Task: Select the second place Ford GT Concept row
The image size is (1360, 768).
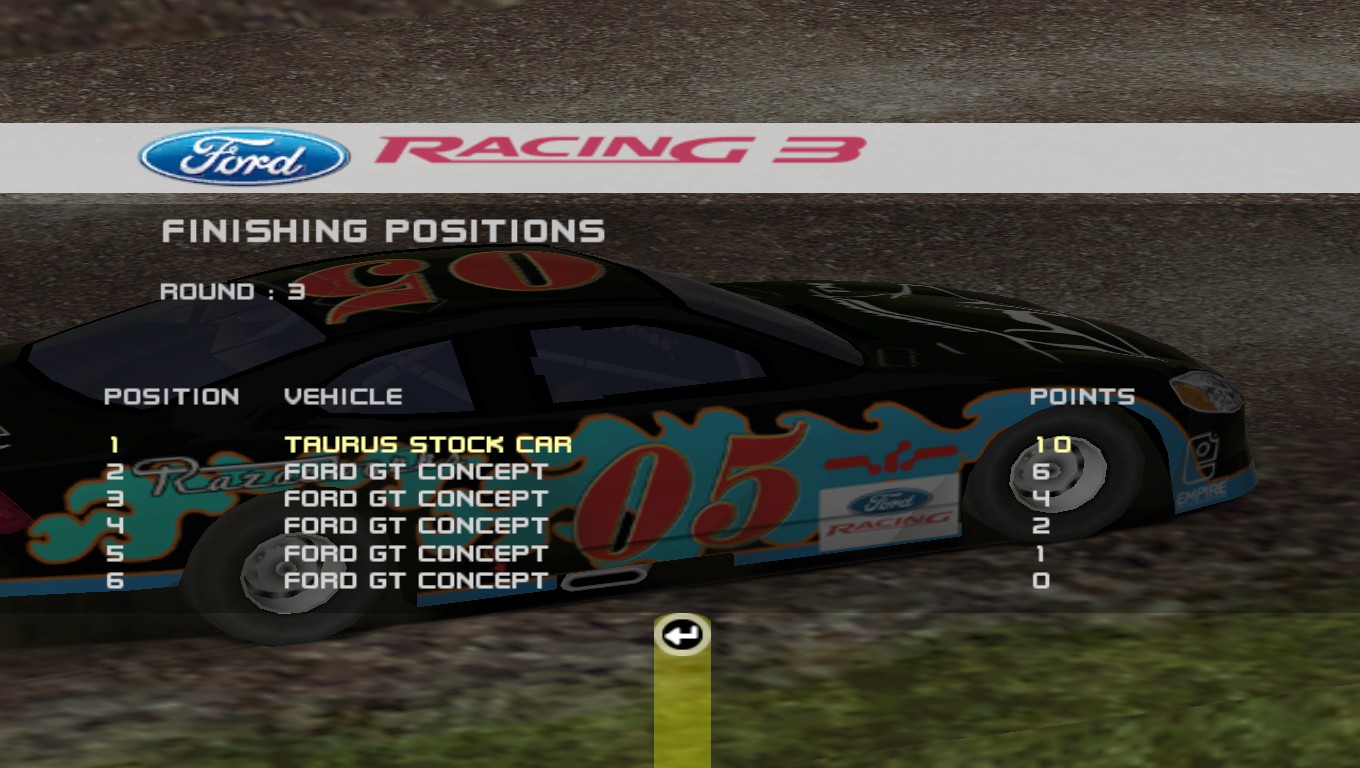Action: click(415, 471)
